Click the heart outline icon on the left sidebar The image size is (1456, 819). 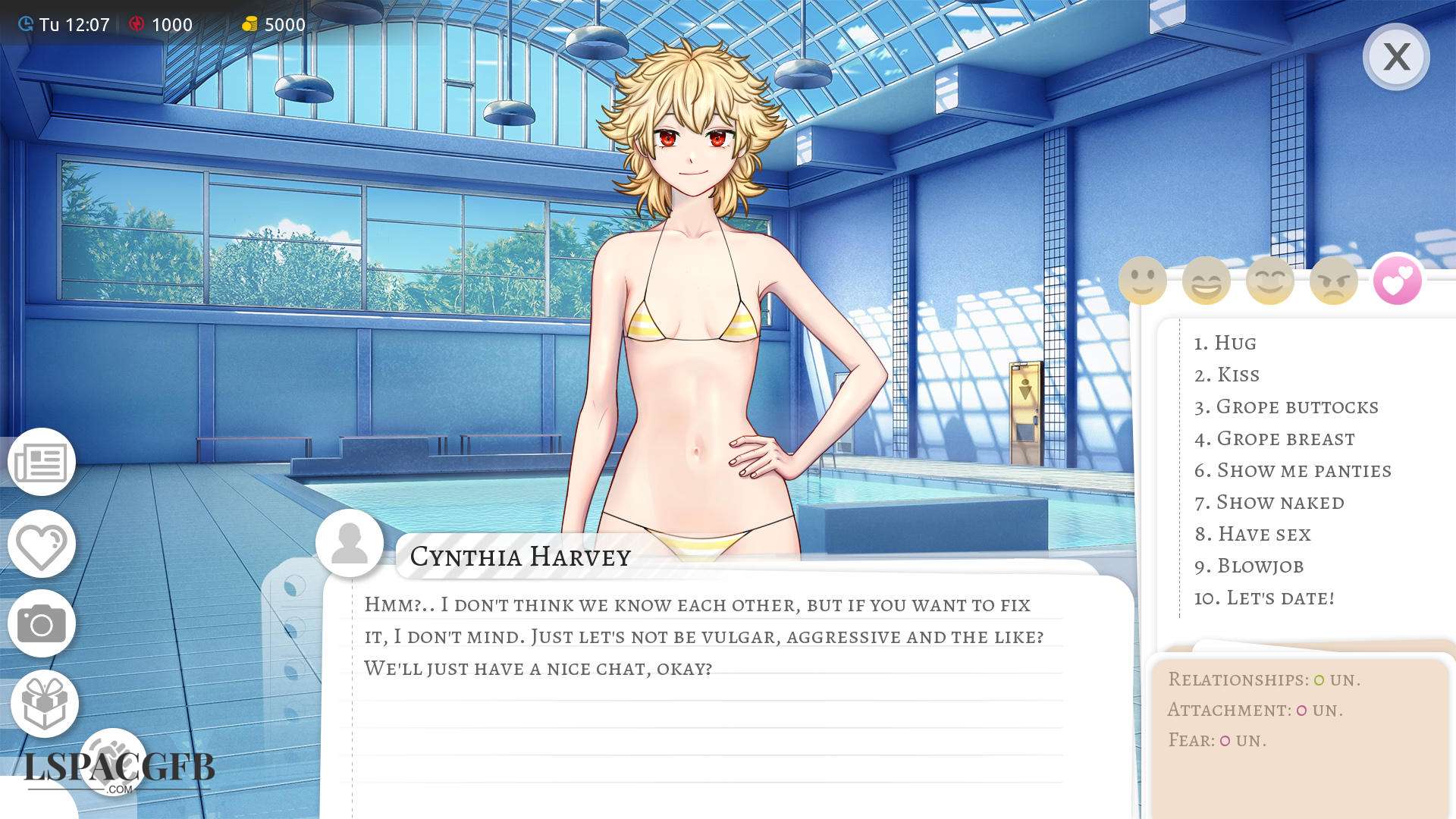coord(42,544)
